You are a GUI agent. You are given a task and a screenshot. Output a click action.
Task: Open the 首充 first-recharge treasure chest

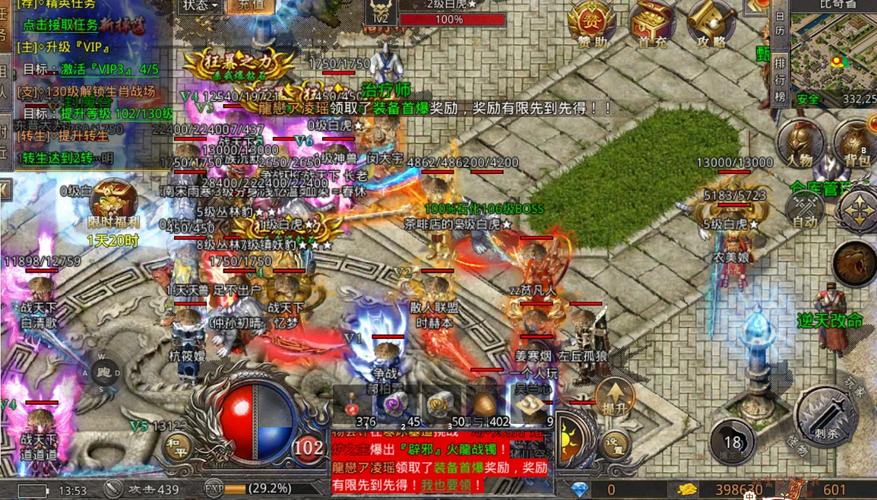(652, 20)
